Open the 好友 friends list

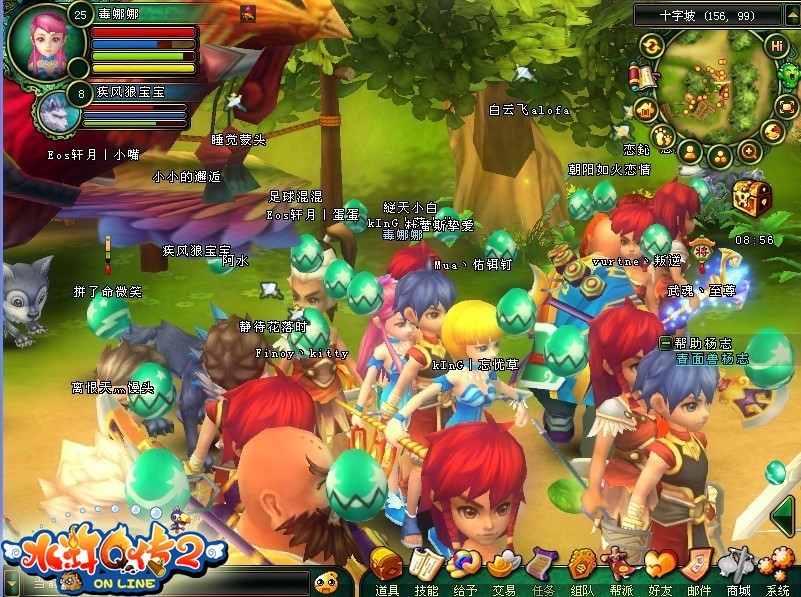[x=660, y=569]
